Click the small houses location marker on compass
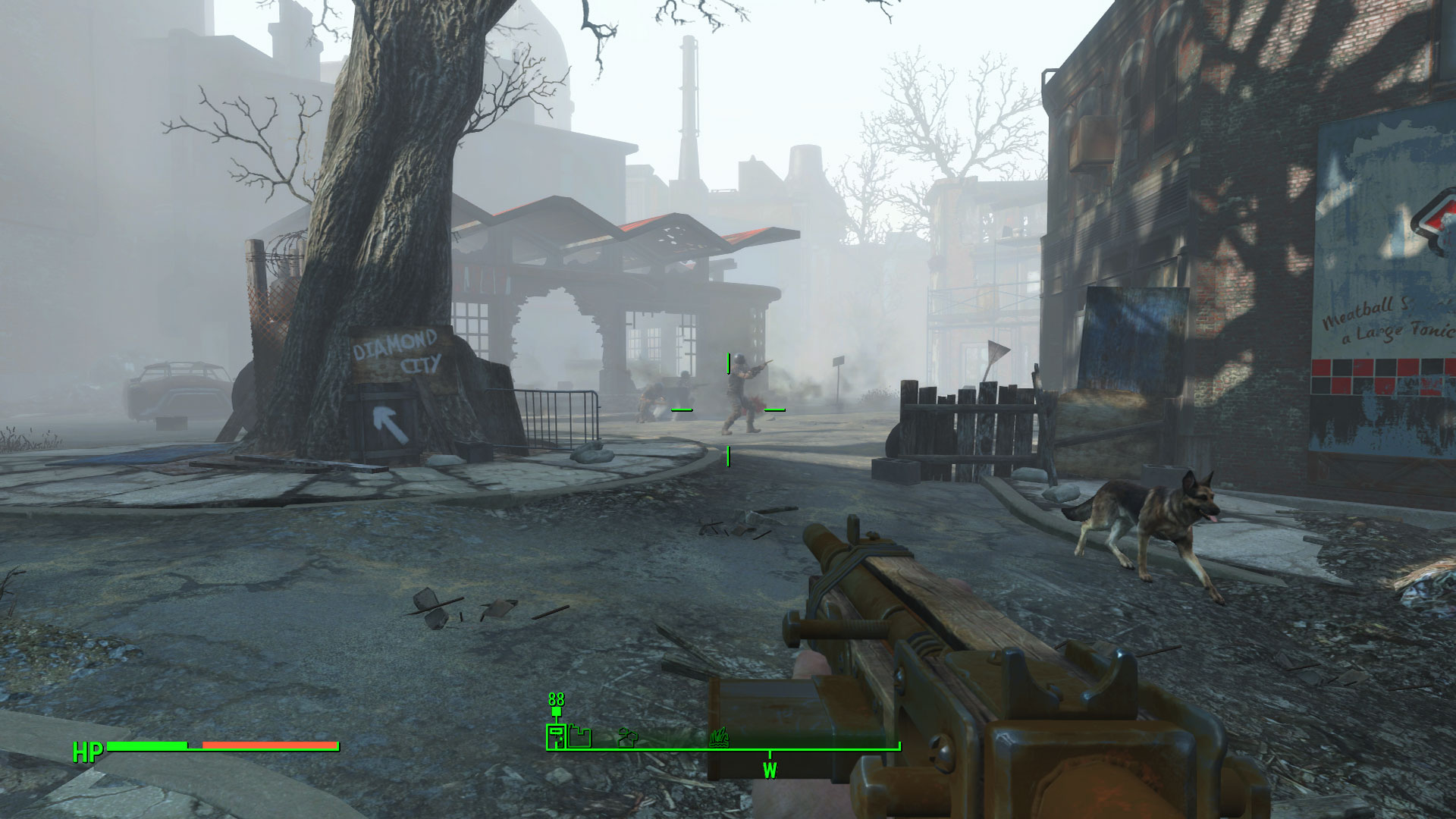 628,736
